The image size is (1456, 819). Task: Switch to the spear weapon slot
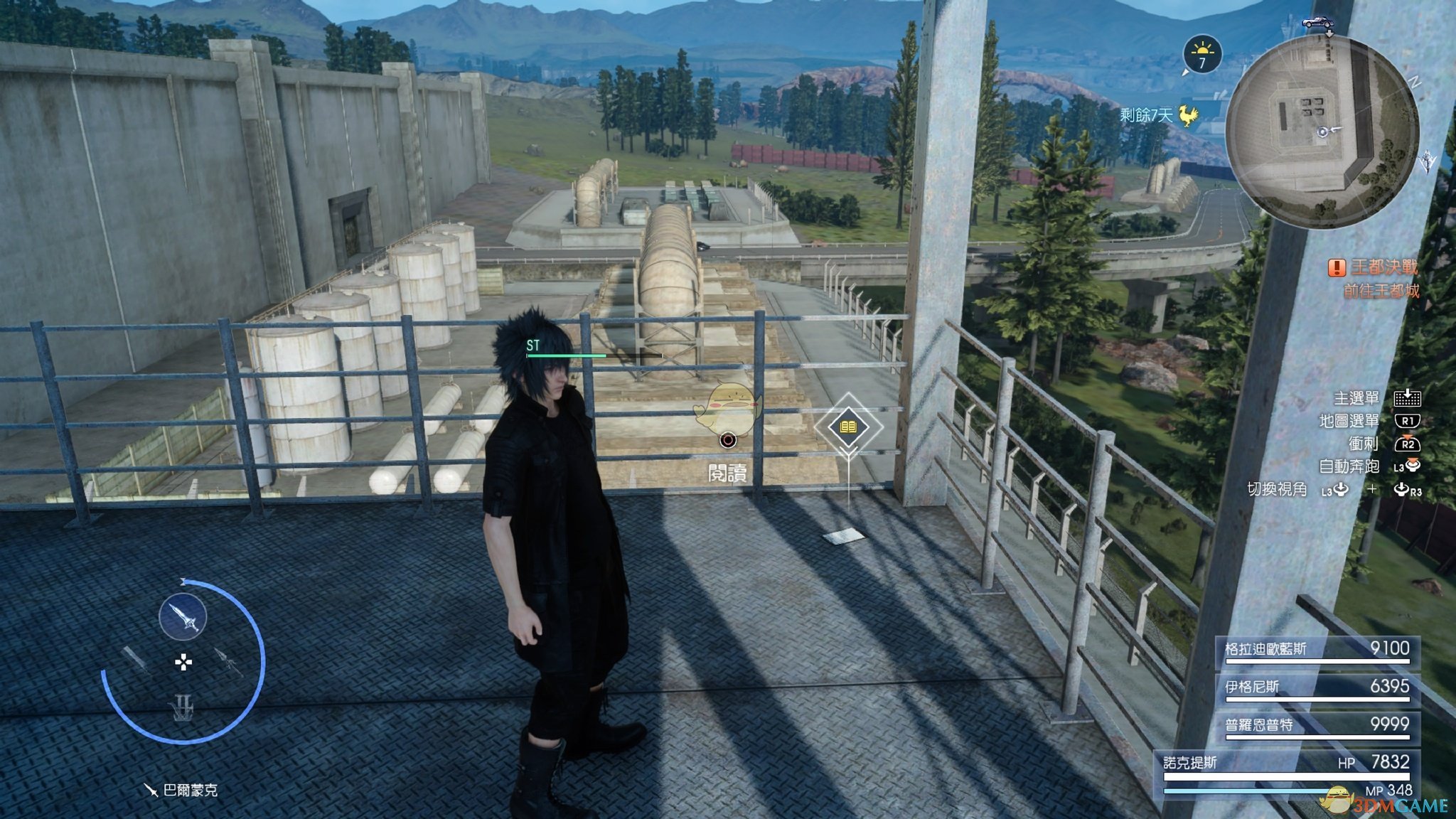tap(229, 662)
